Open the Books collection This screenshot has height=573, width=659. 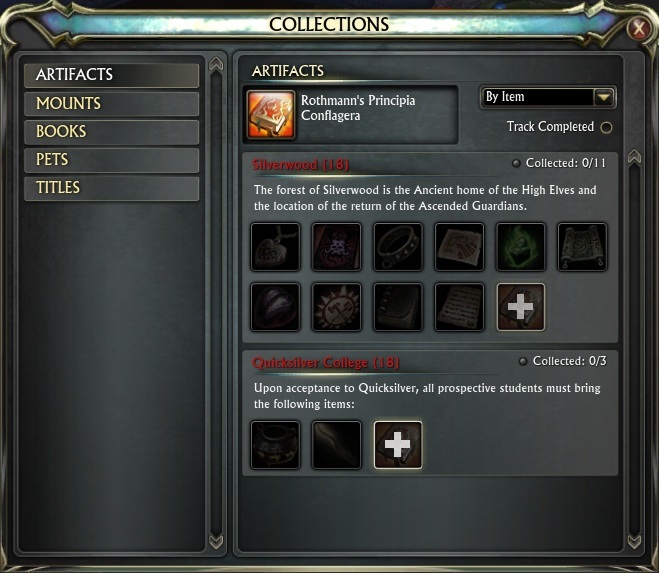111,131
